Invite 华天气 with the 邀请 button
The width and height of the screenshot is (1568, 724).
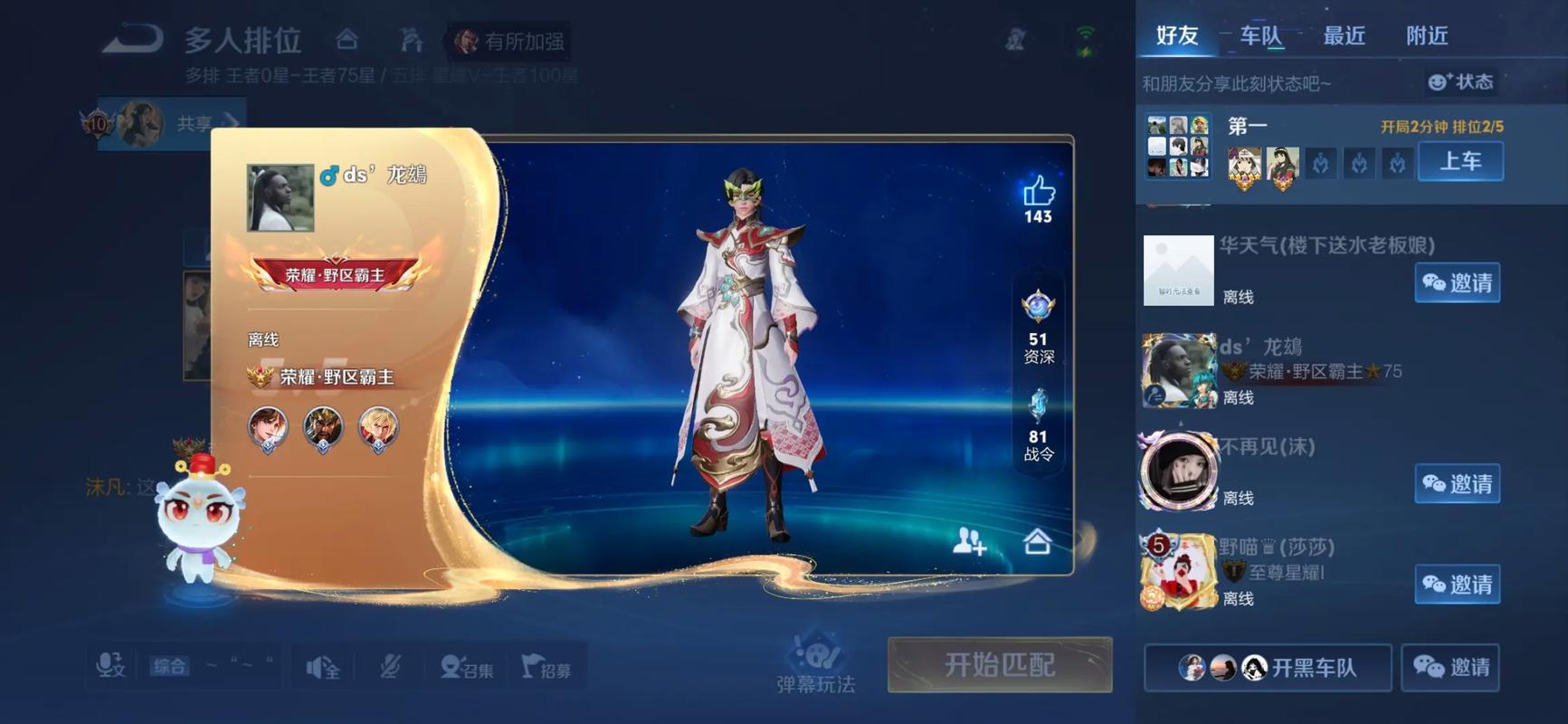pos(1456,283)
